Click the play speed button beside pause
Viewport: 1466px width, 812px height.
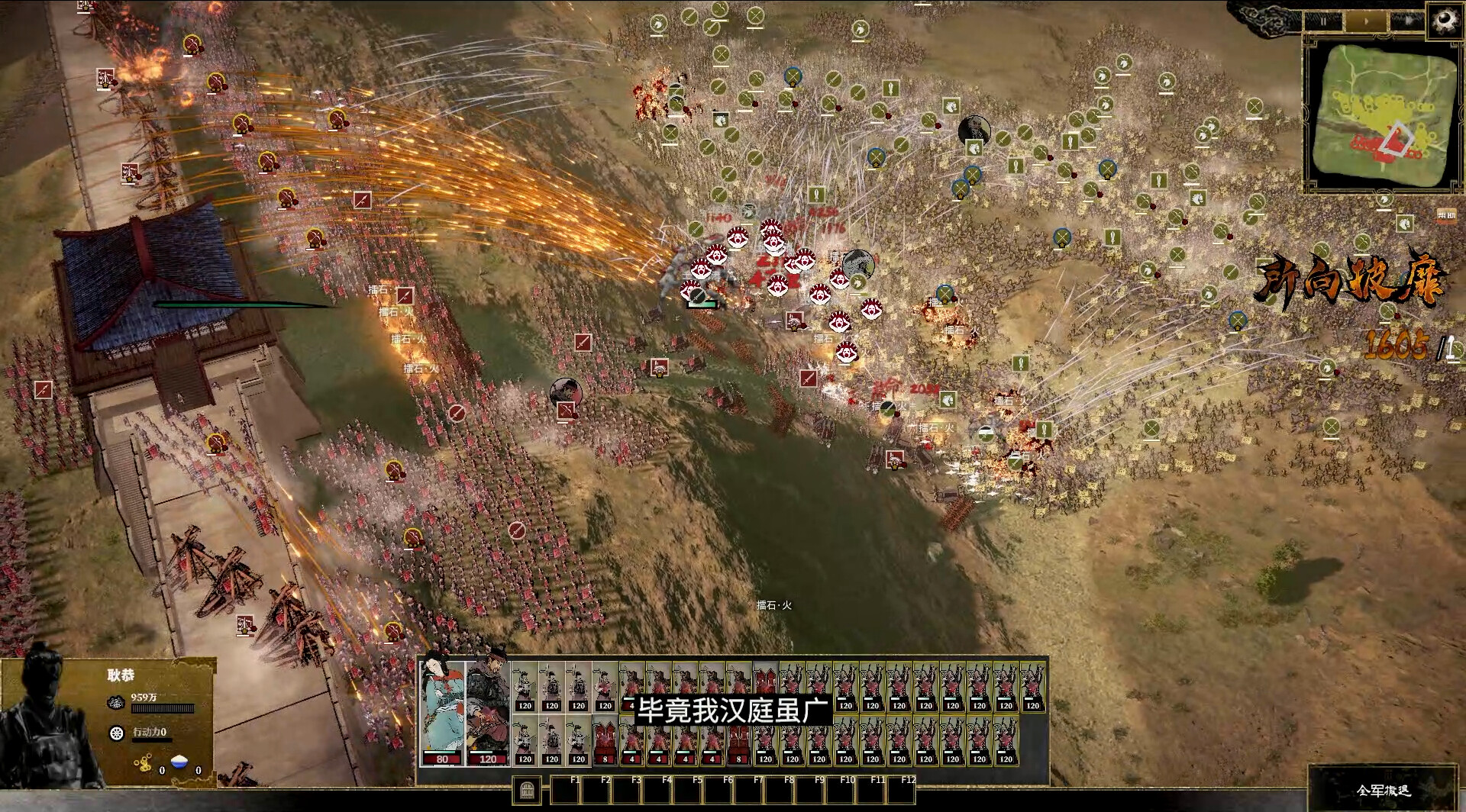pos(1367,21)
